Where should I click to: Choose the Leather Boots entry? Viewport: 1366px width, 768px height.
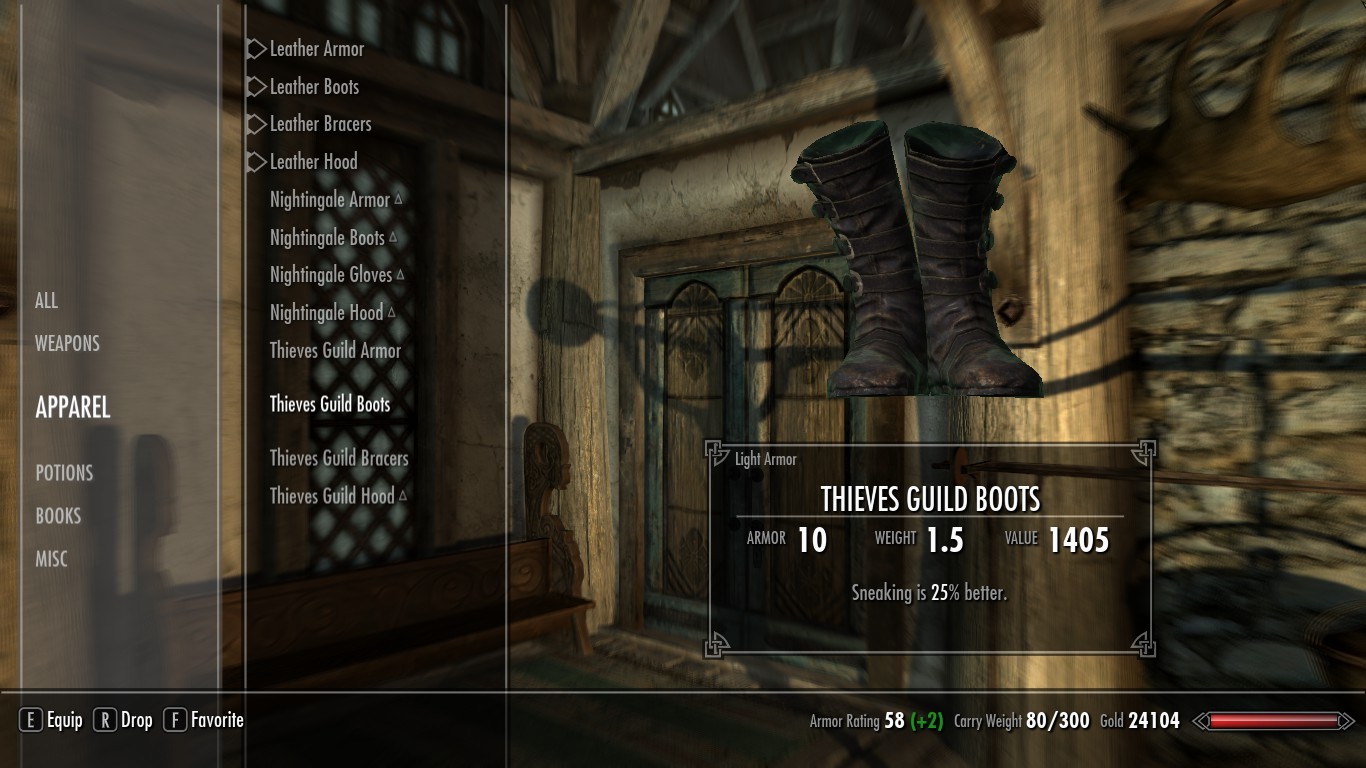pyautogui.click(x=314, y=87)
